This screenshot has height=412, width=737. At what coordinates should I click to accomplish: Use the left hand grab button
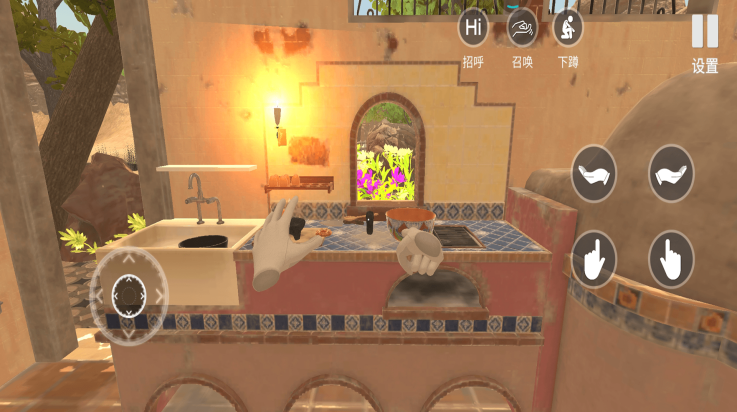pyautogui.click(x=594, y=174)
